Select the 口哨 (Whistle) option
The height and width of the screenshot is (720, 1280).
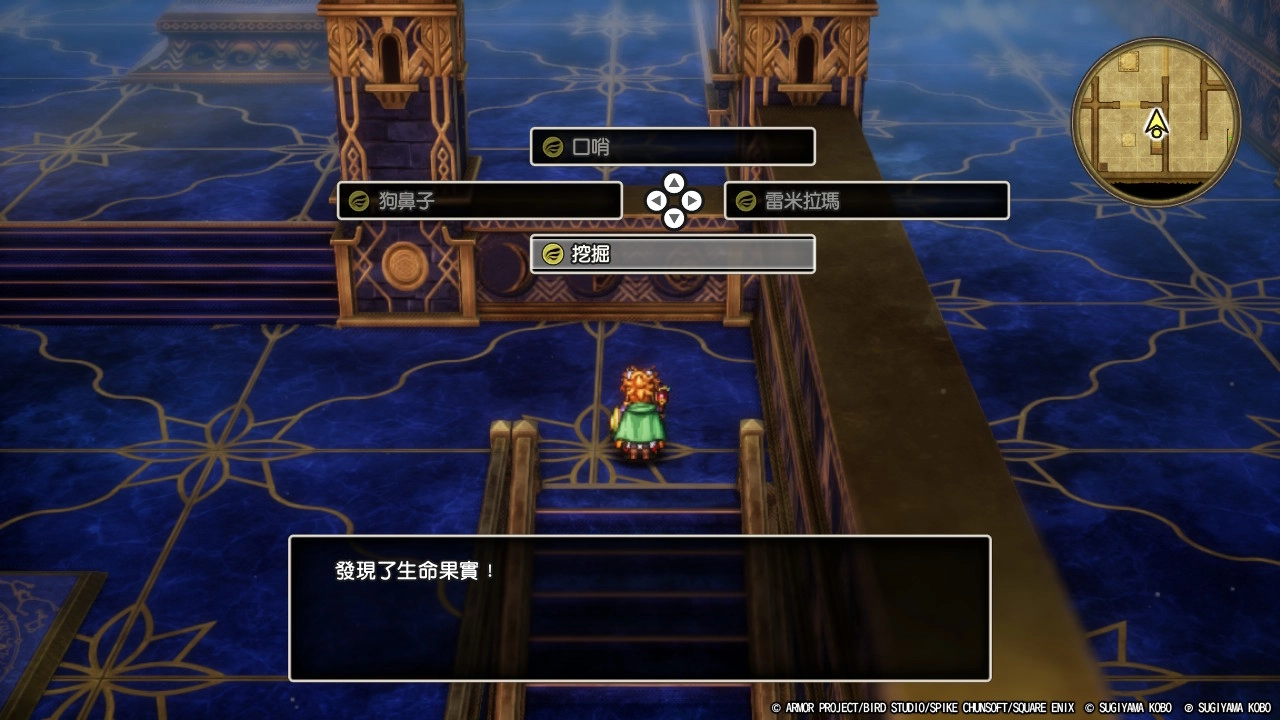672,147
